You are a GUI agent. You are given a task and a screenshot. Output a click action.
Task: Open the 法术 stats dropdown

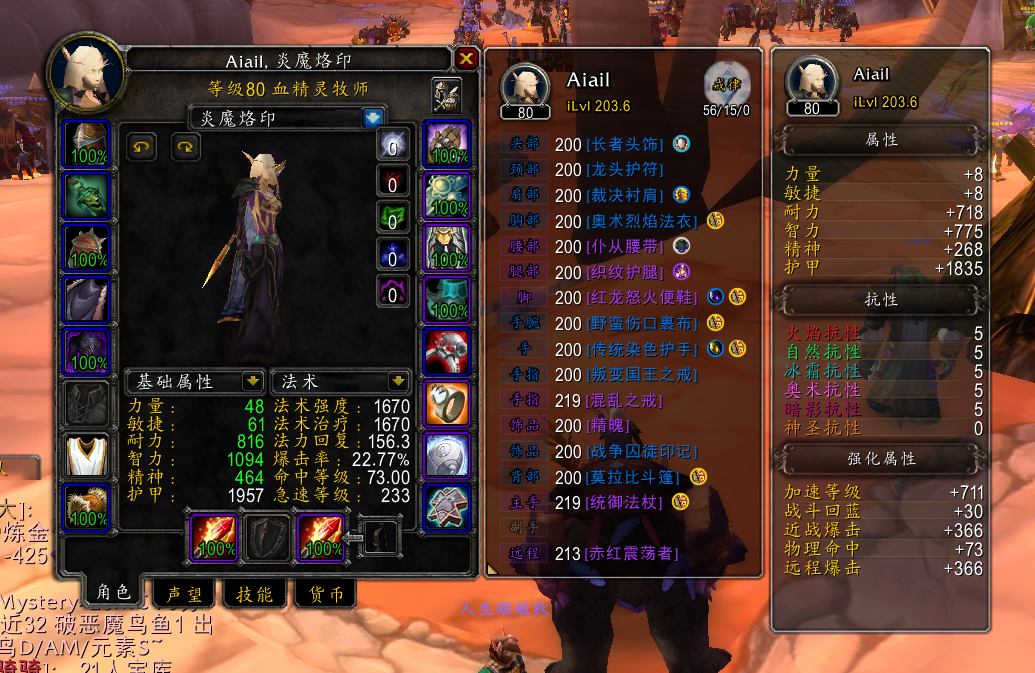click(x=397, y=381)
